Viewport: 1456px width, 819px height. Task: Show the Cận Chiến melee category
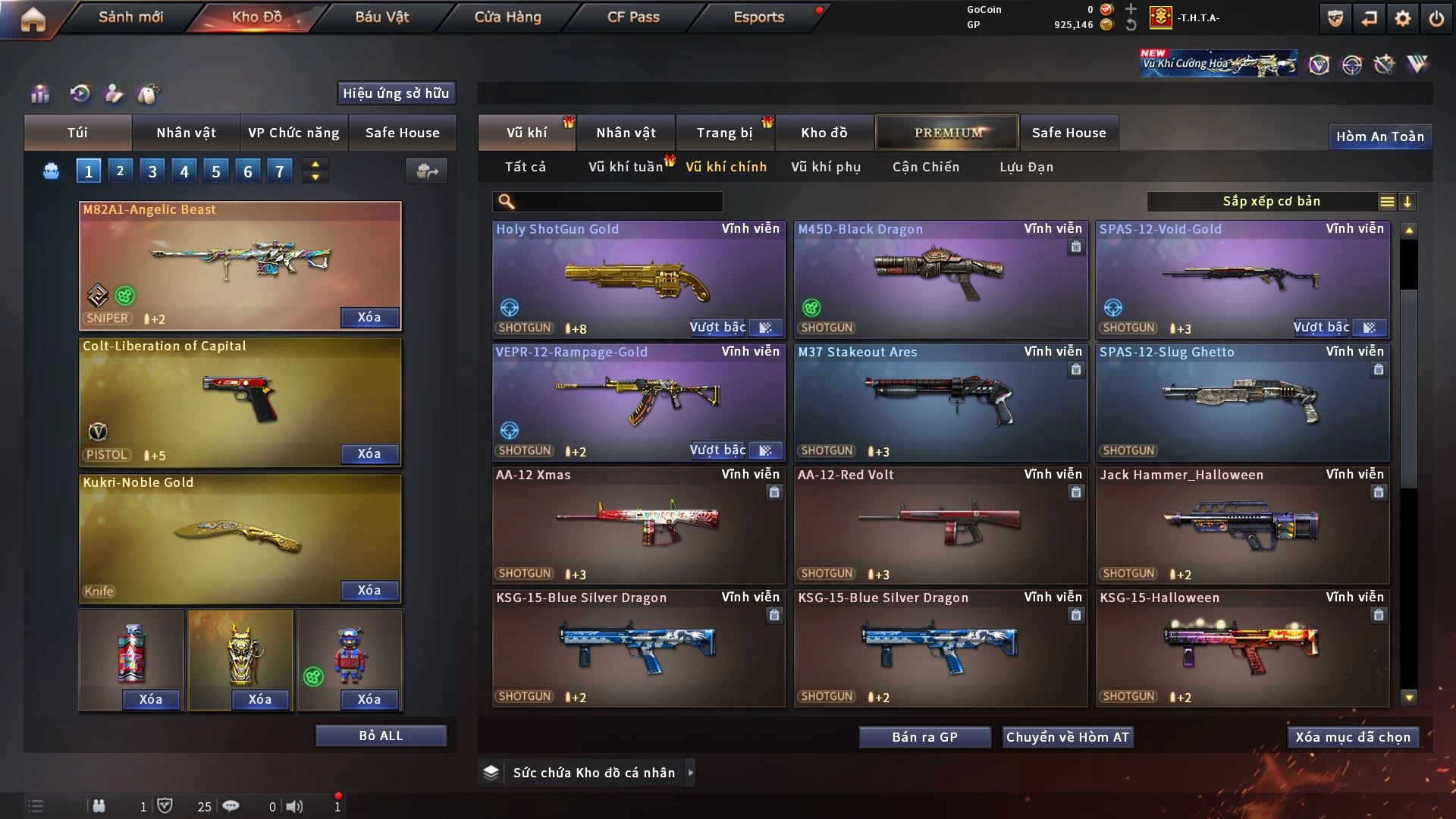point(925,167)
